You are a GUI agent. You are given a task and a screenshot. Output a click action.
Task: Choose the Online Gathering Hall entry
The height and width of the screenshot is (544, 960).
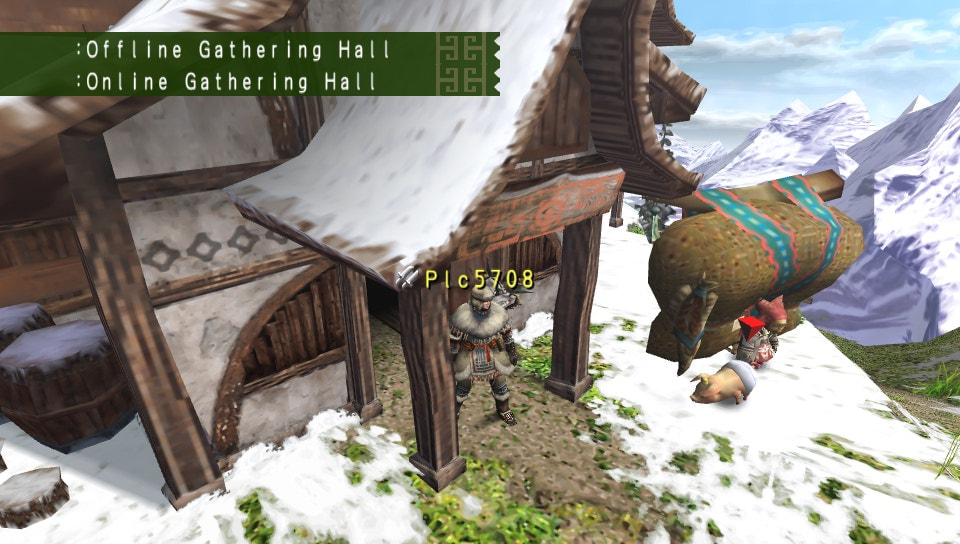coord(230,81)
